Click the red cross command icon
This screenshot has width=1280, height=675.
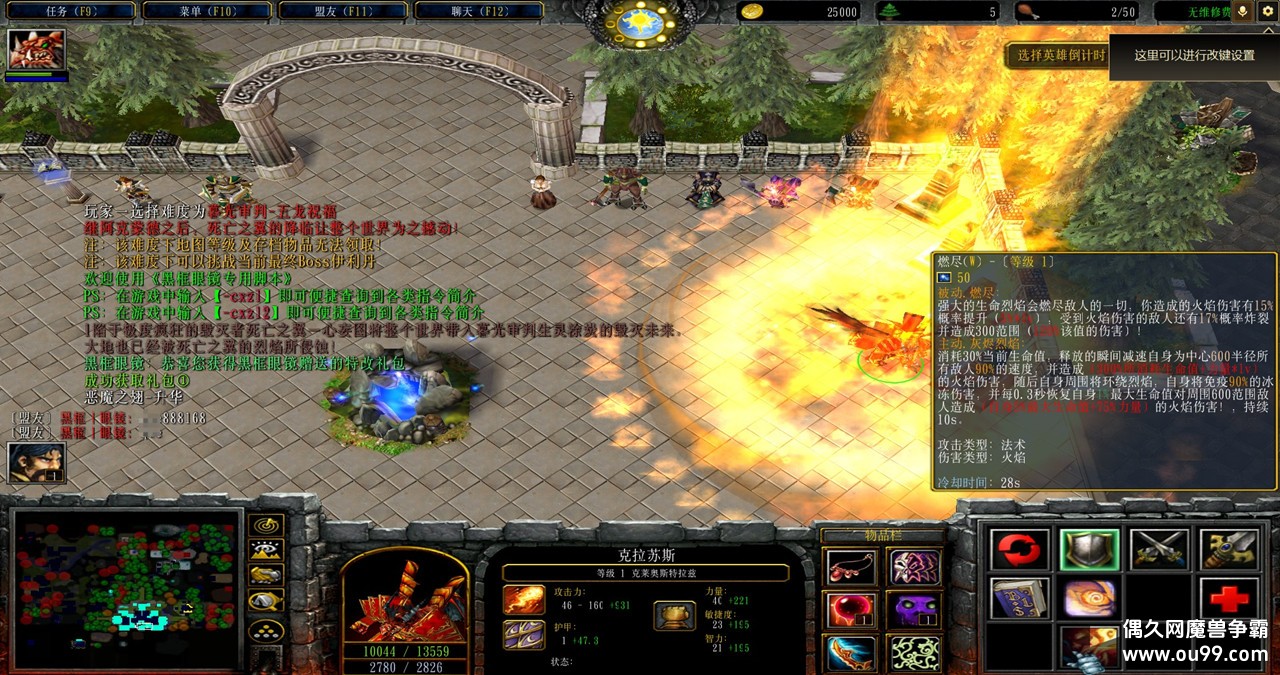click(1228, 598)
